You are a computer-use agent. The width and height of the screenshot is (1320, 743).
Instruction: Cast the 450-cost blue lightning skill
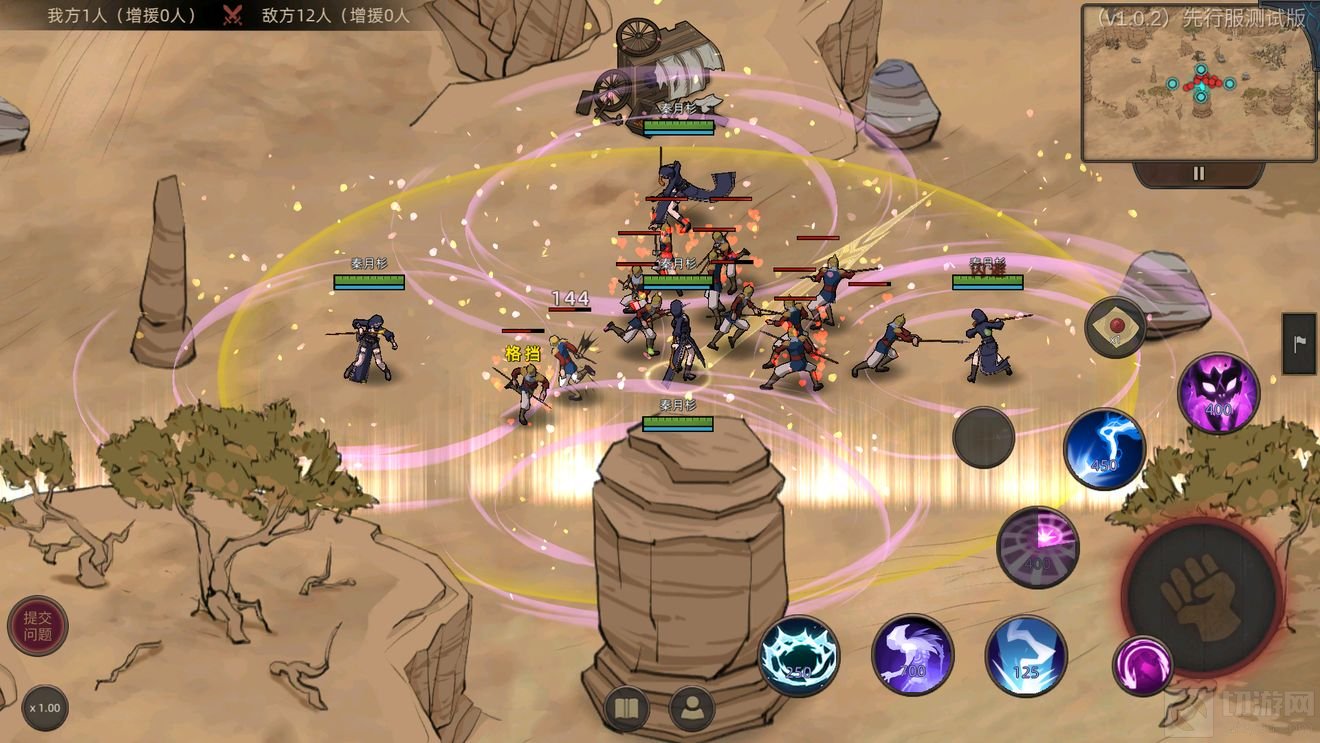click(1104, 449)
